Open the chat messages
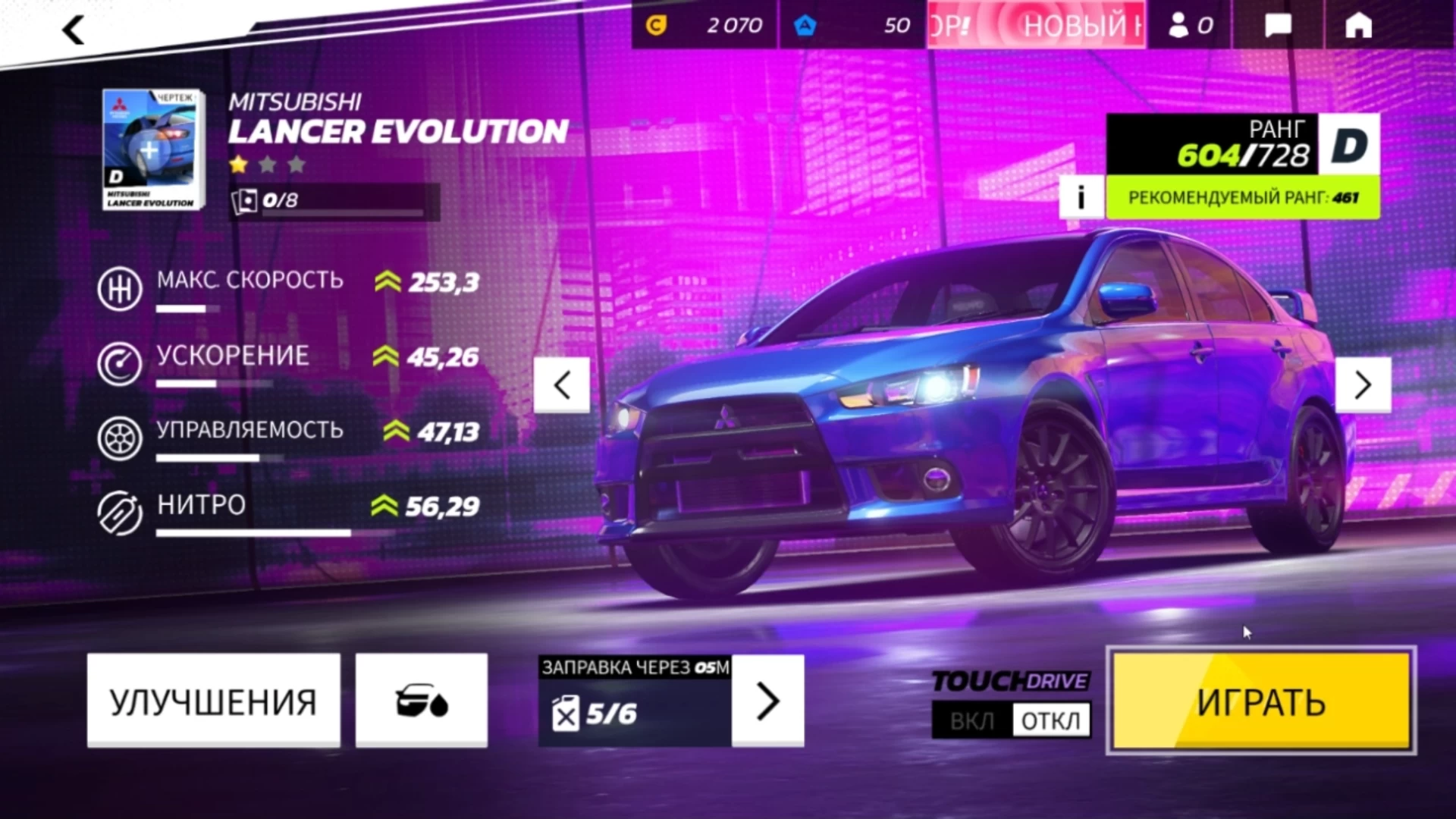Screen dimensions: 1456x819 (x=1279, y=26)
